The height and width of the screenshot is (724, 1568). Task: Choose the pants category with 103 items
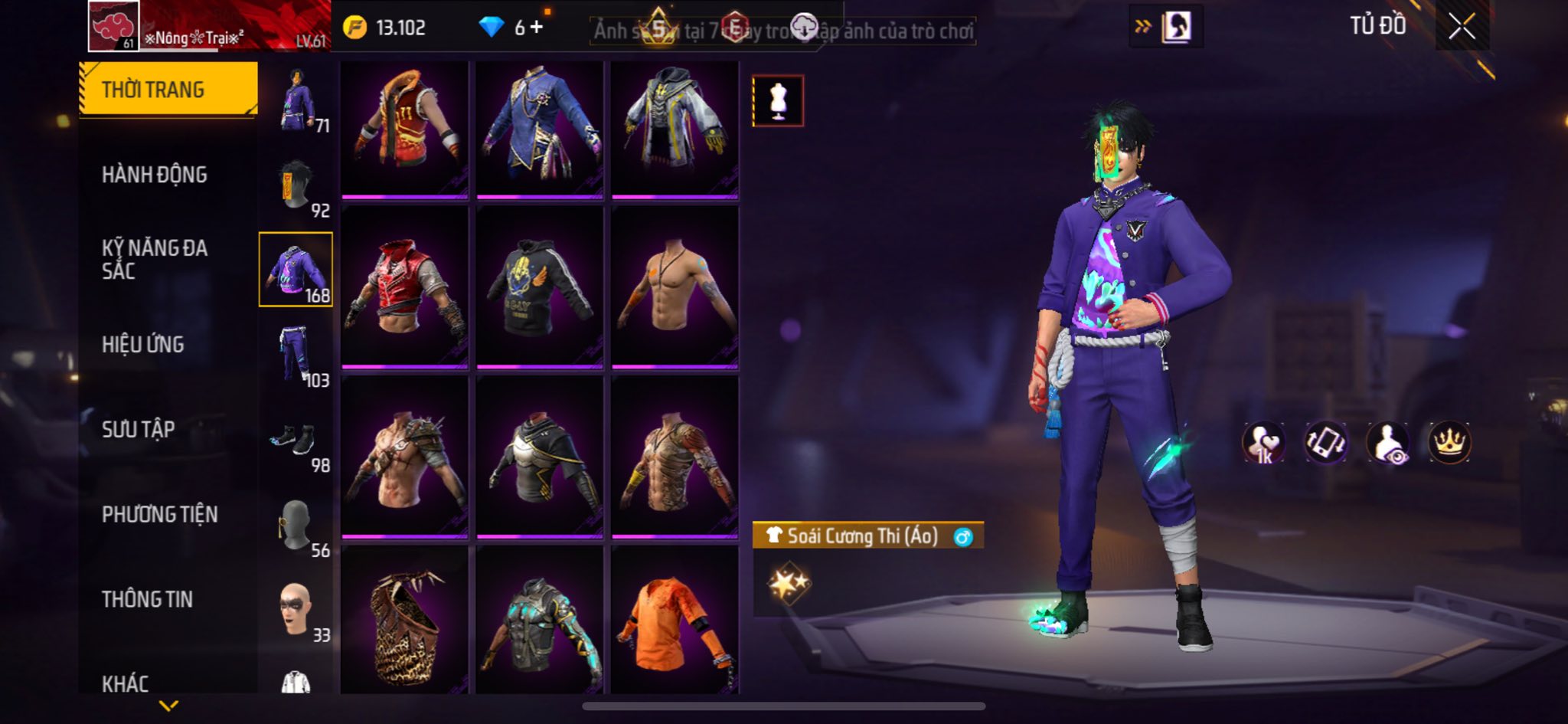coord(296,355)
